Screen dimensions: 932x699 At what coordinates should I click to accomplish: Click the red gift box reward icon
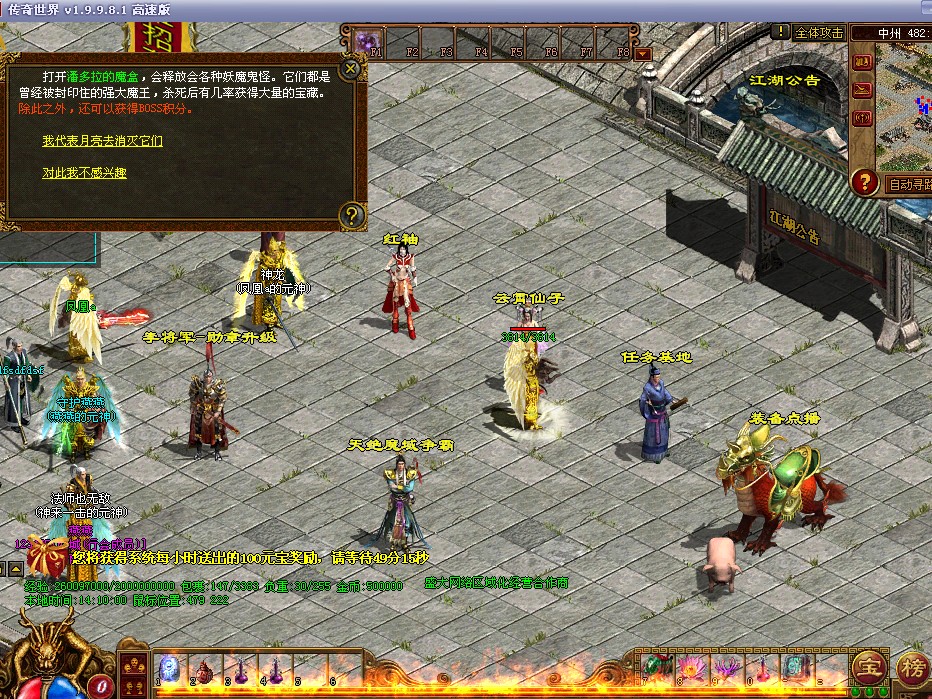(45, 555)
